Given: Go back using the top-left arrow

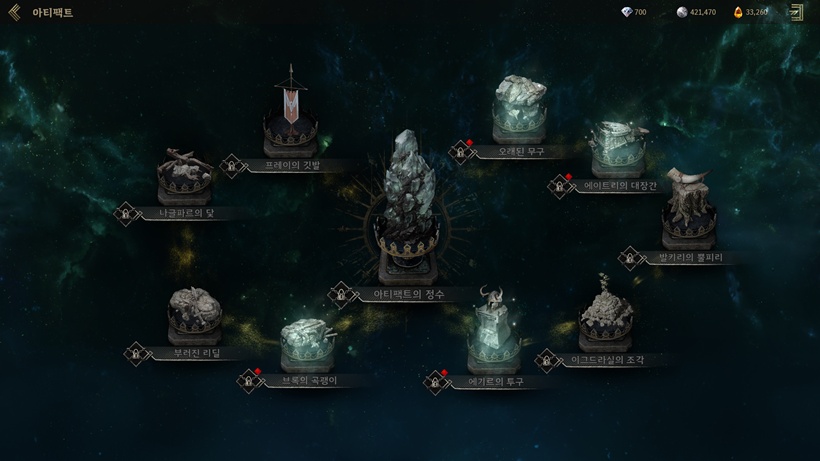Looking at the screenshot, I should pyautogui.click(x=14, y=12).
